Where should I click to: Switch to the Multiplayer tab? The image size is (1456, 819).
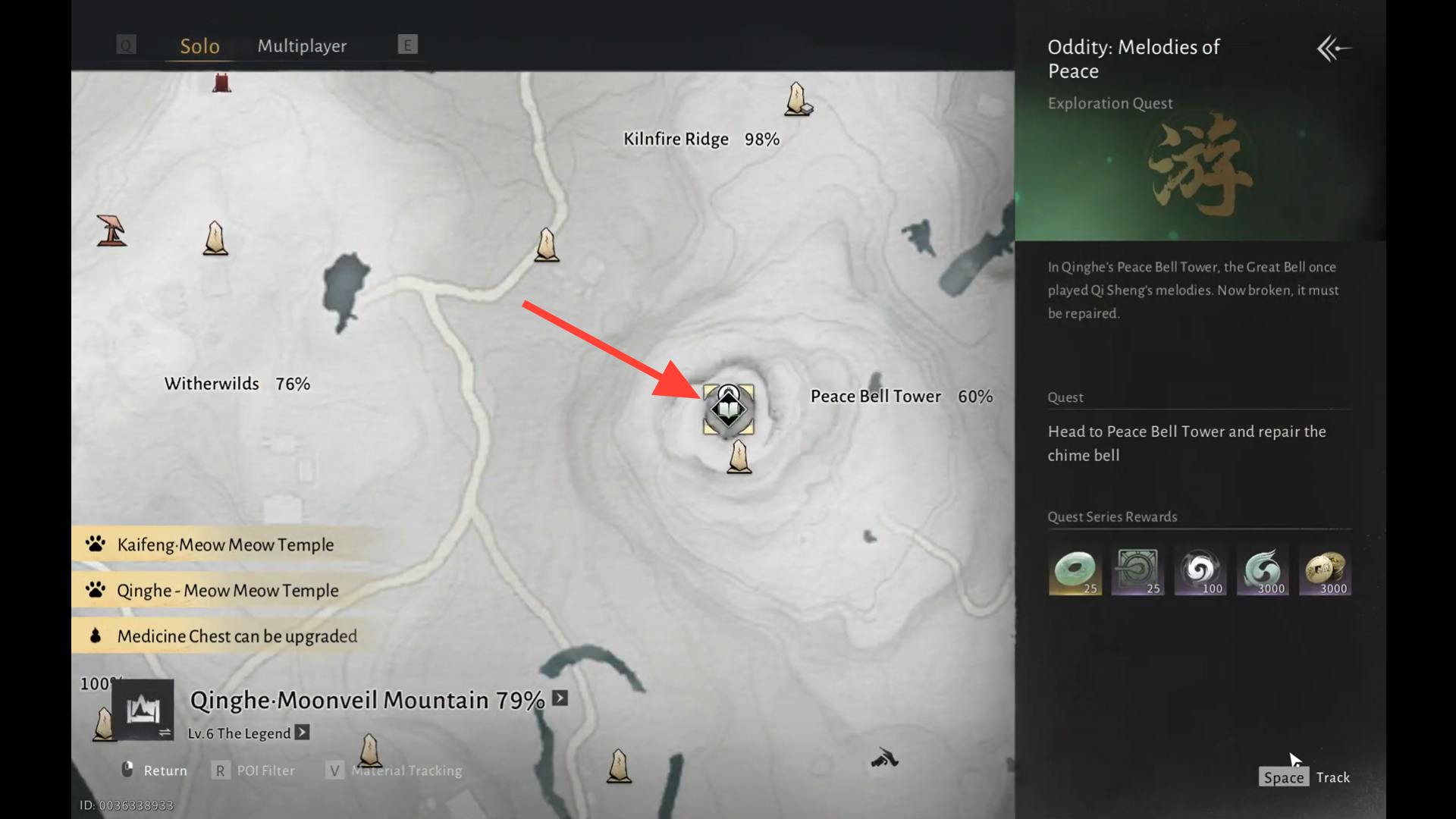302,46
